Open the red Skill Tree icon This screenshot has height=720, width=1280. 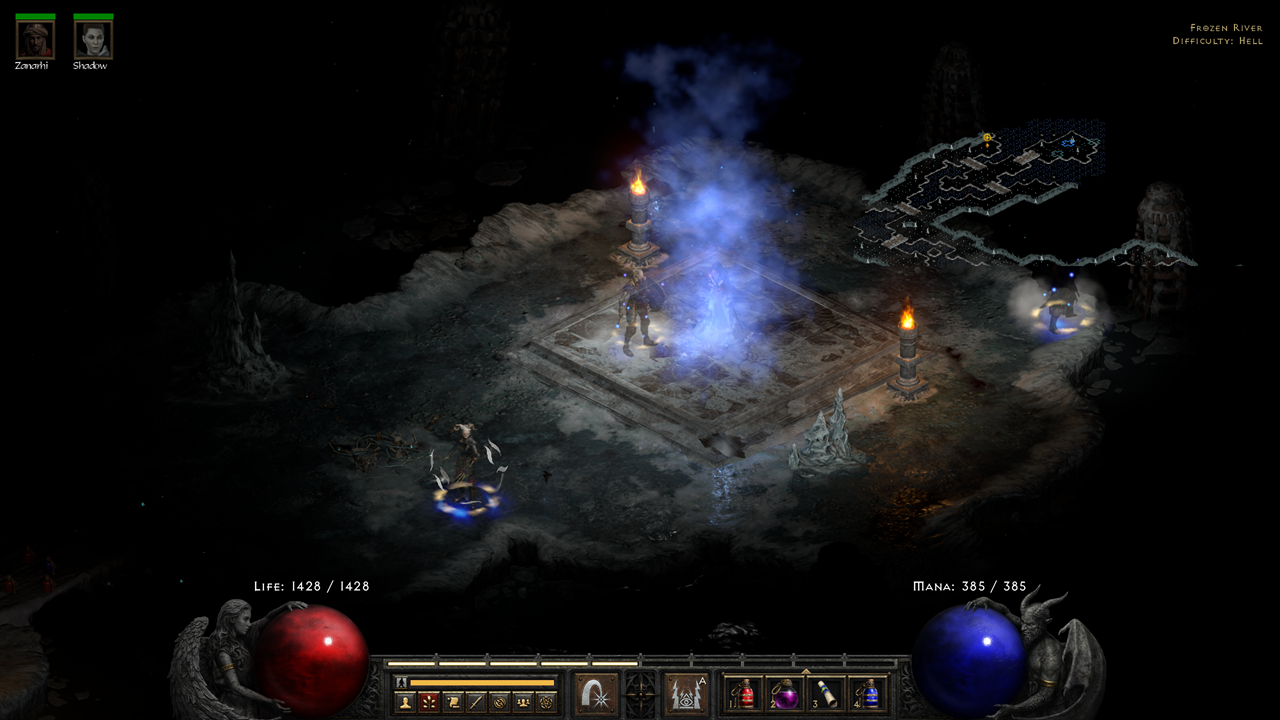(429, 701)
